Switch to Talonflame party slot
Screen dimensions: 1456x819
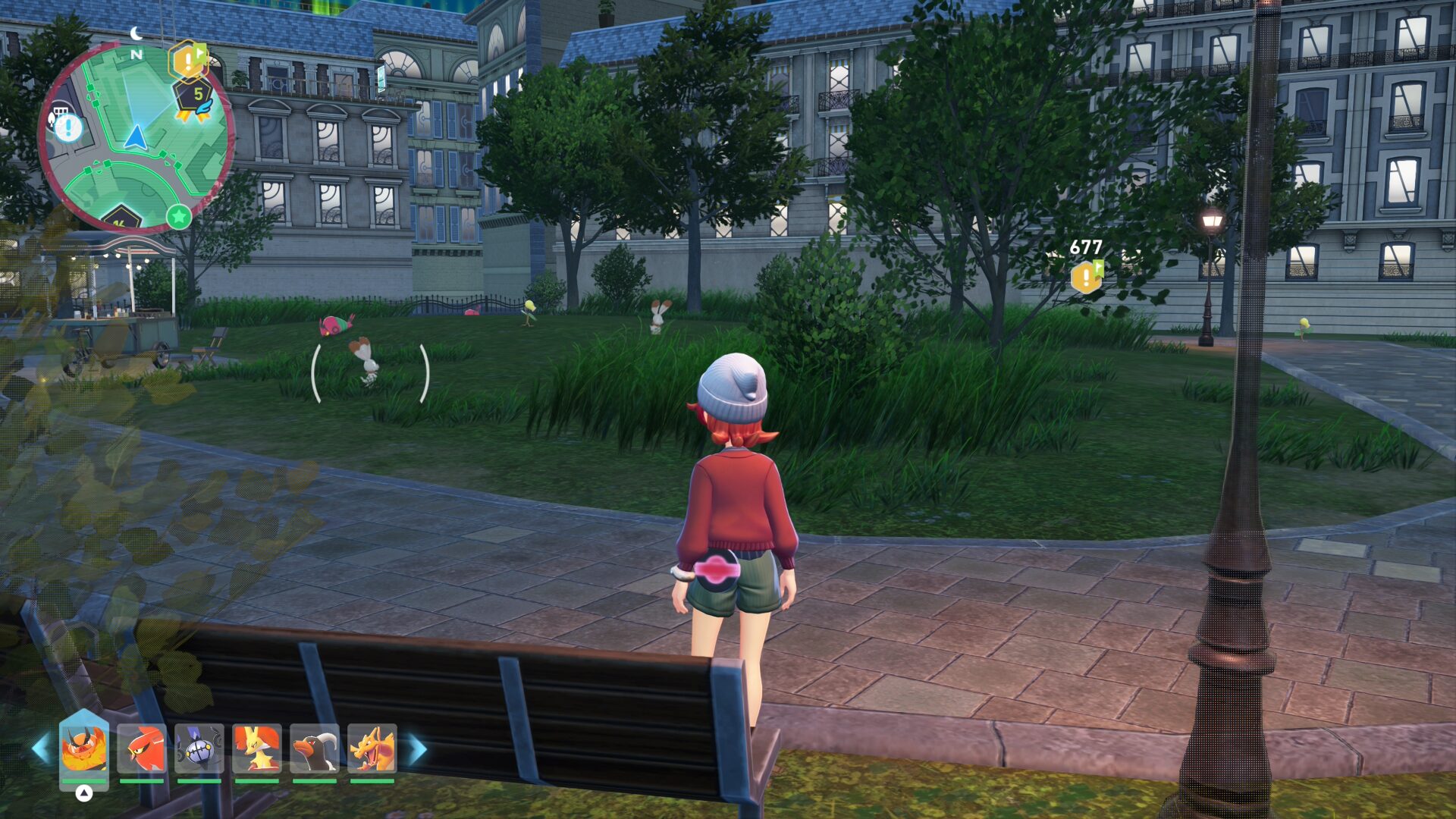pyautogui.click(x=142, y=748)
